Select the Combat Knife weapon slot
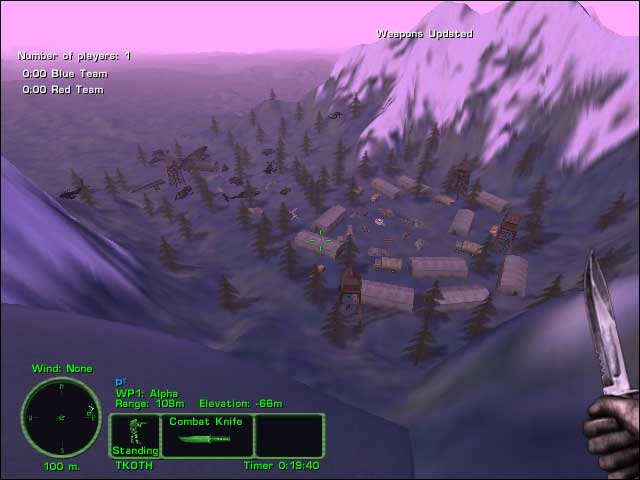Viewport: 640px width, 480px height. [x=206, y=436]
